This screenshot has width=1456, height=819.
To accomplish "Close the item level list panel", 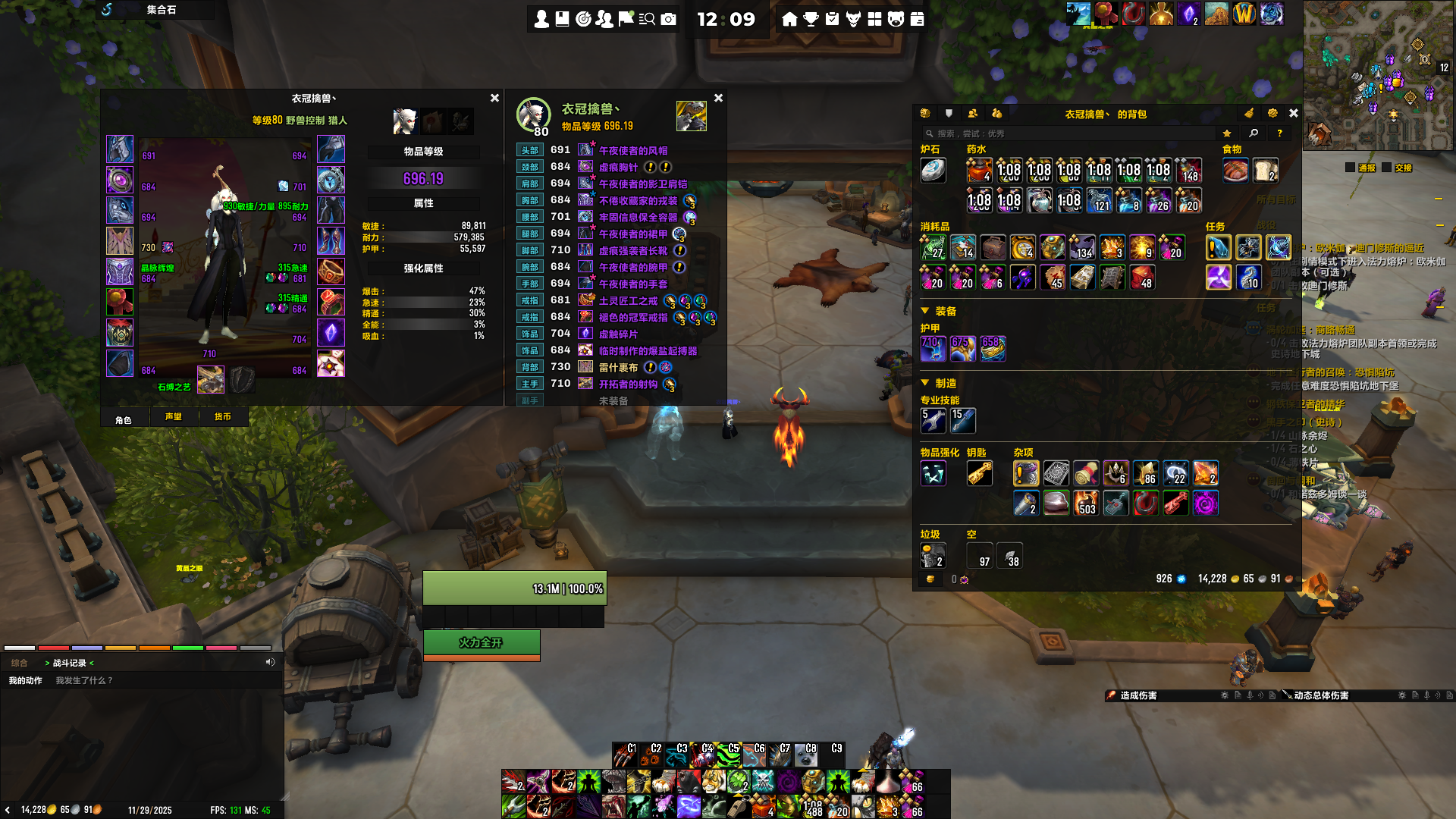I will click(718, 99).
